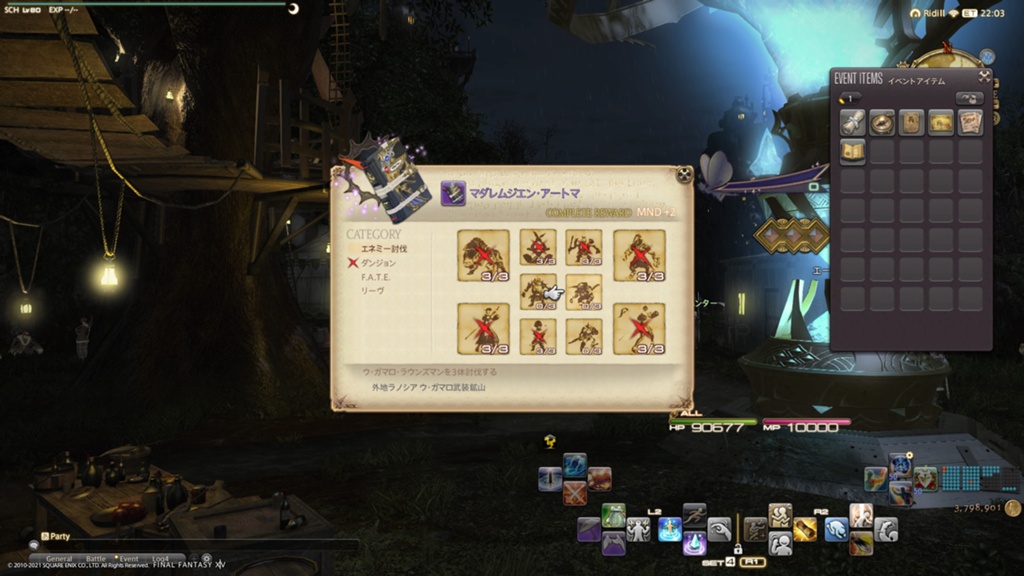Switch to the General chat tab
This screenshot has height=576, width=1024.
coord(59,559)
